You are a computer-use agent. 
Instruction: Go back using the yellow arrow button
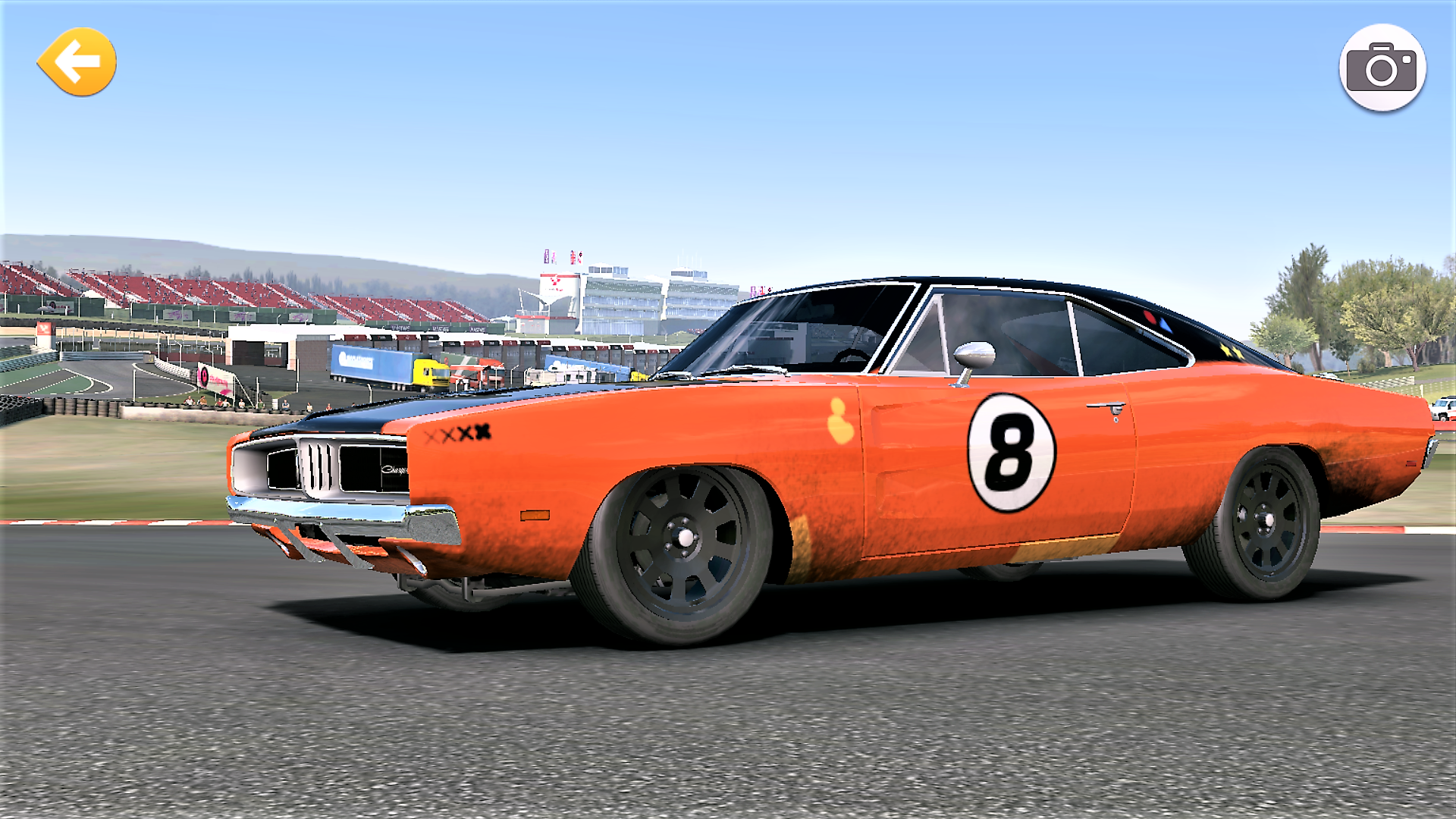pyautogui.click(x=77, y=62)
